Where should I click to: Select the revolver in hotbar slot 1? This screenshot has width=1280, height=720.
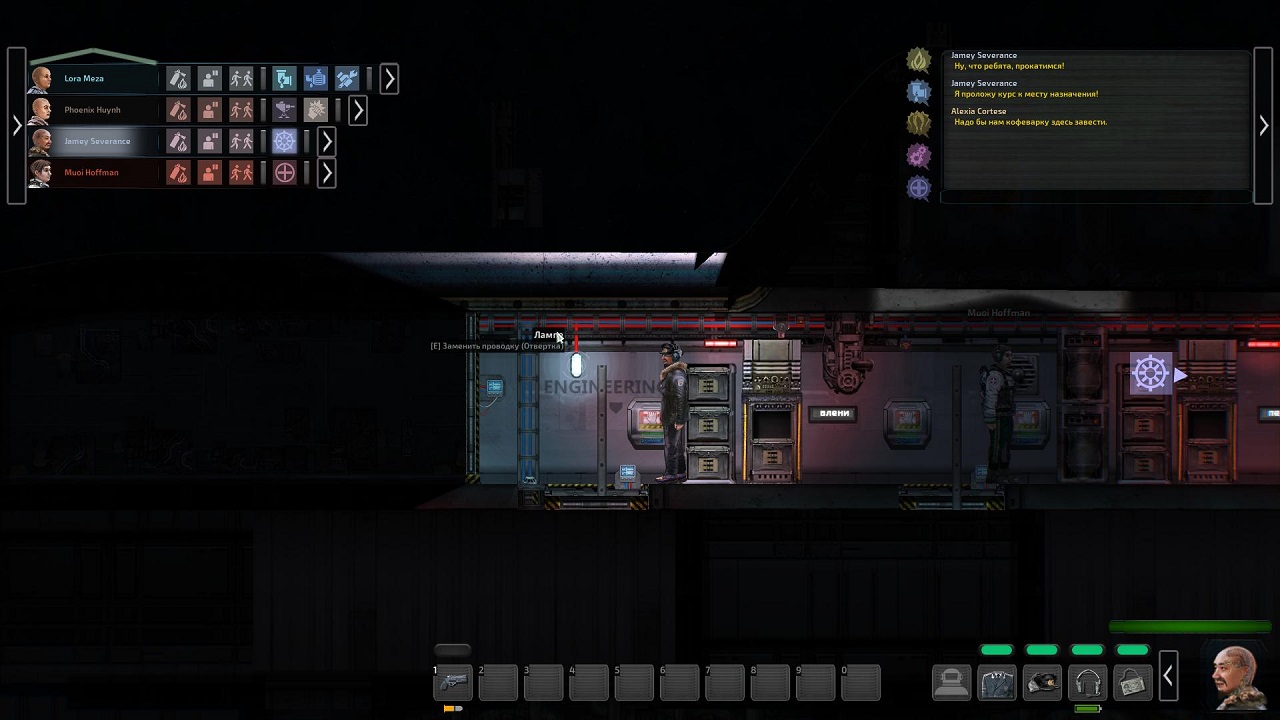(453, 682)
